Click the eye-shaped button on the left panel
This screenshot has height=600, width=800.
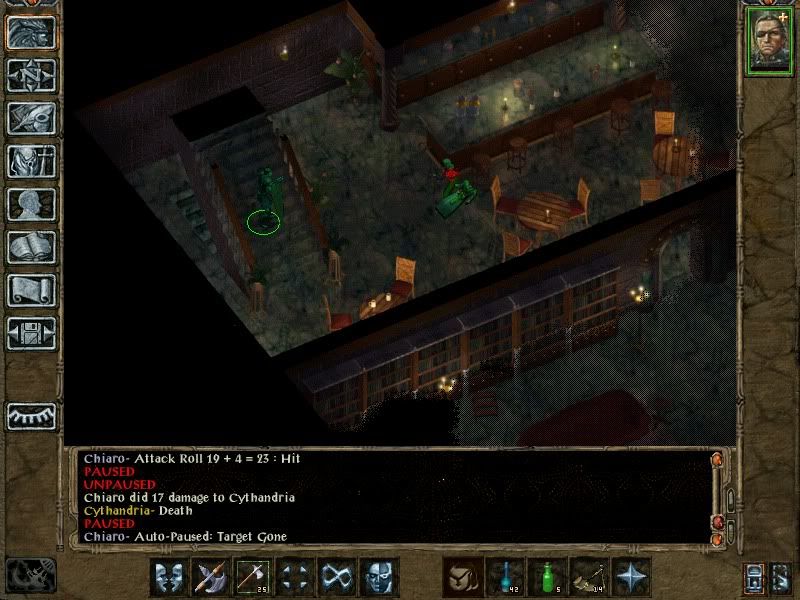pos(31,415)
